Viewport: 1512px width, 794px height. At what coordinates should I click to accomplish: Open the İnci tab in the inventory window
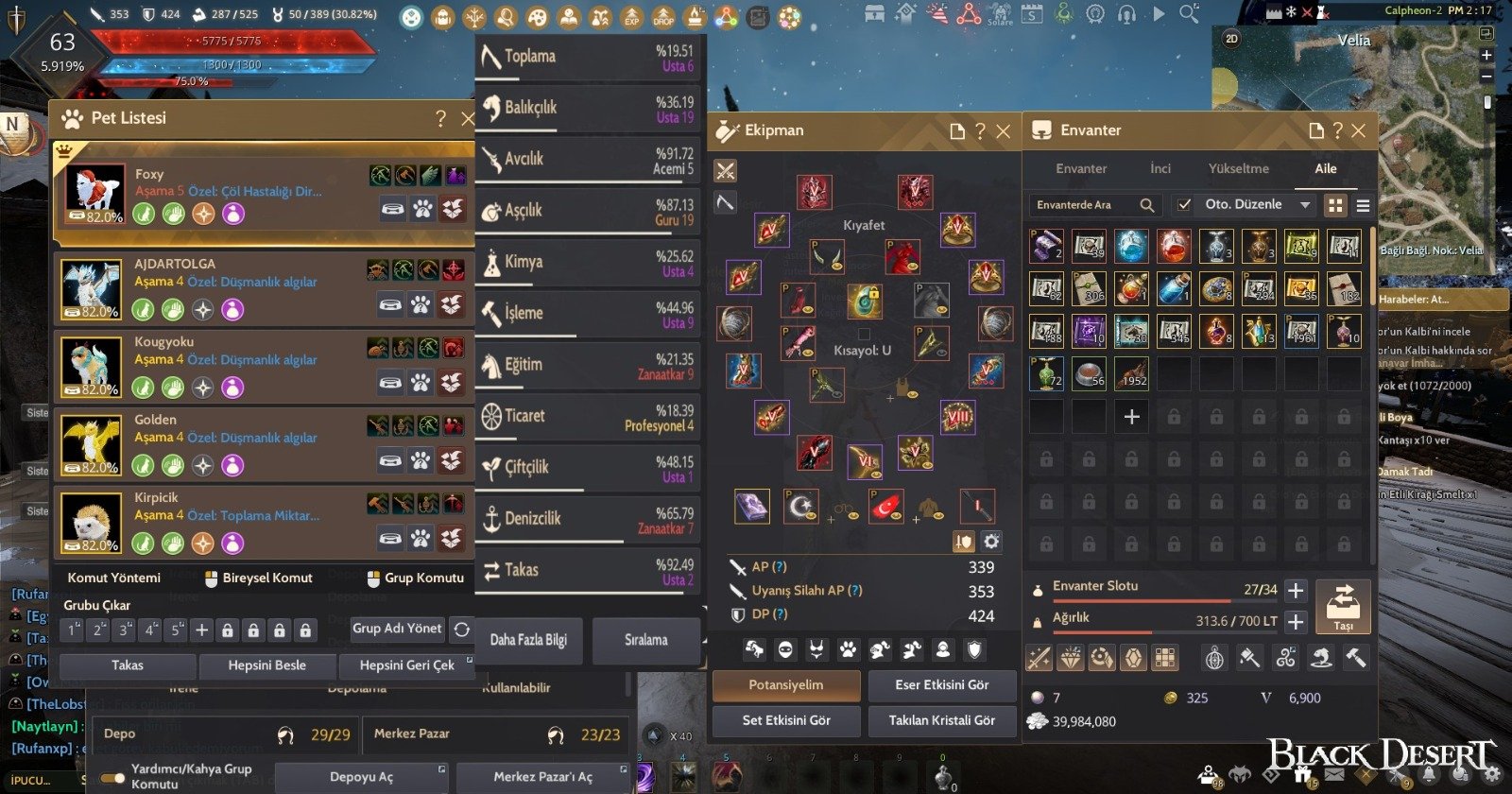pyautogui.click(x=1160, y=168)
